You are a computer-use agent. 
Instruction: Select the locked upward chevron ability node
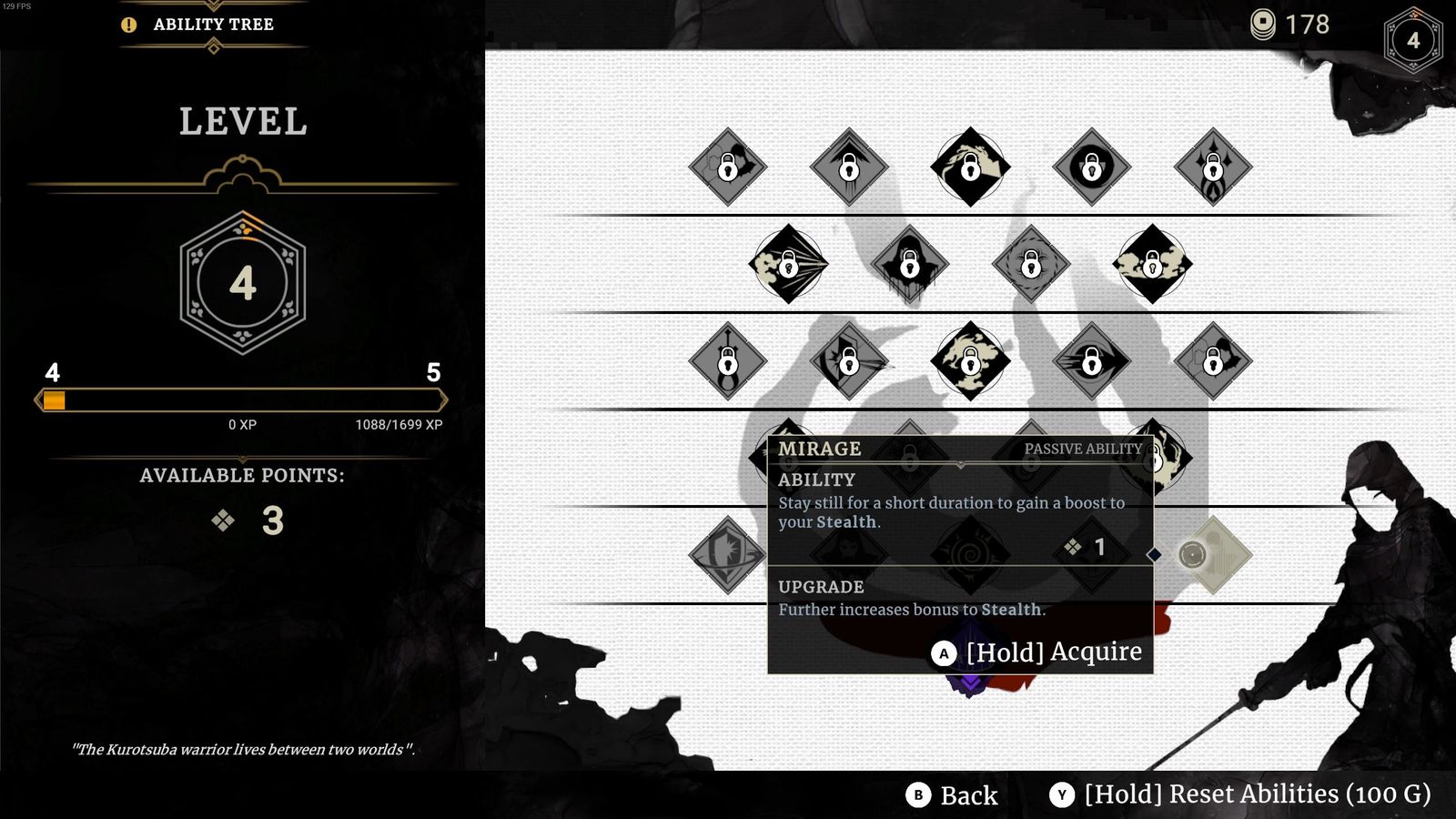click(848, 167)
